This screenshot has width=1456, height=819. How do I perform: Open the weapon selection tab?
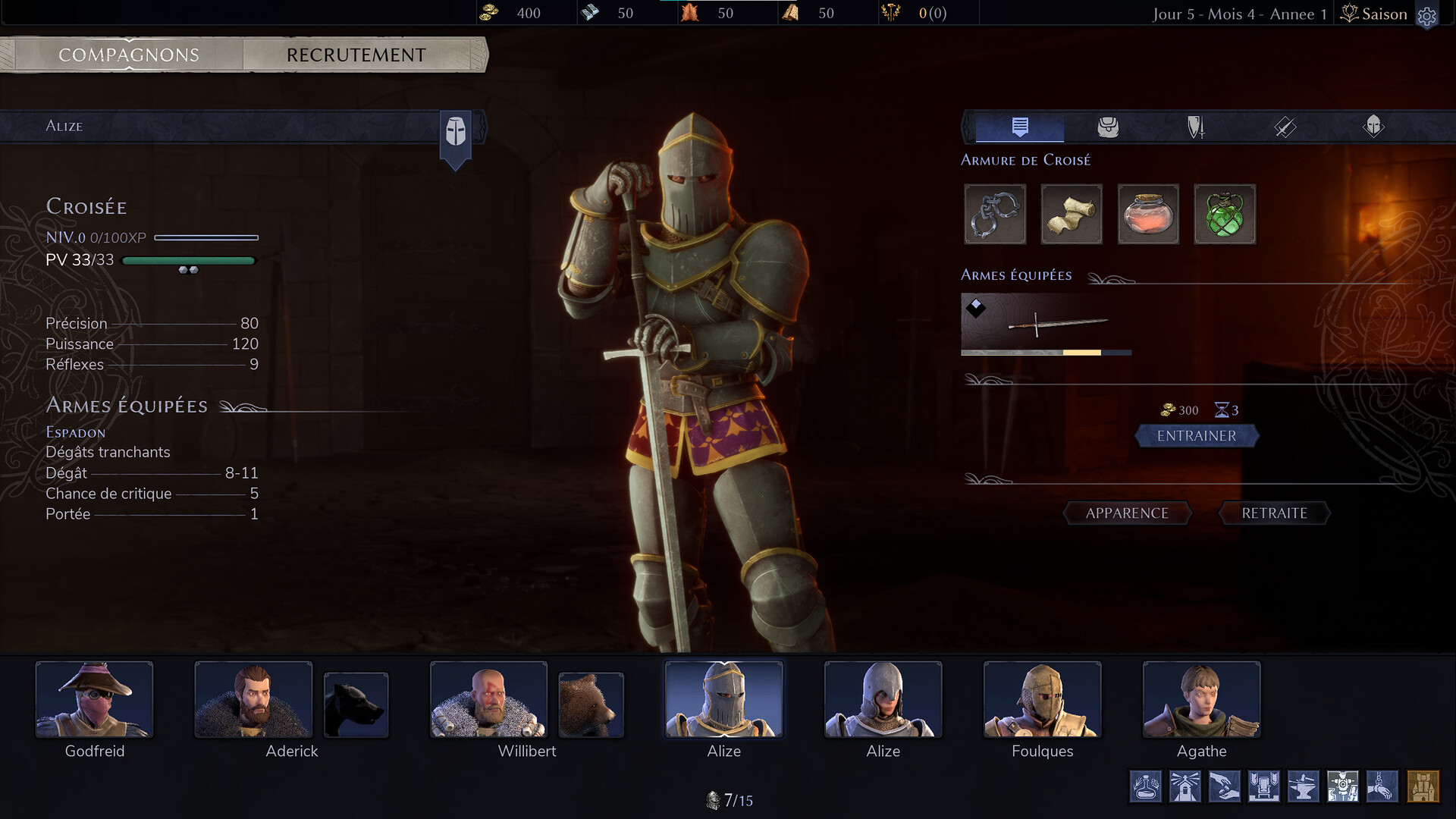pyautogui.click(x=1284, y=127)
